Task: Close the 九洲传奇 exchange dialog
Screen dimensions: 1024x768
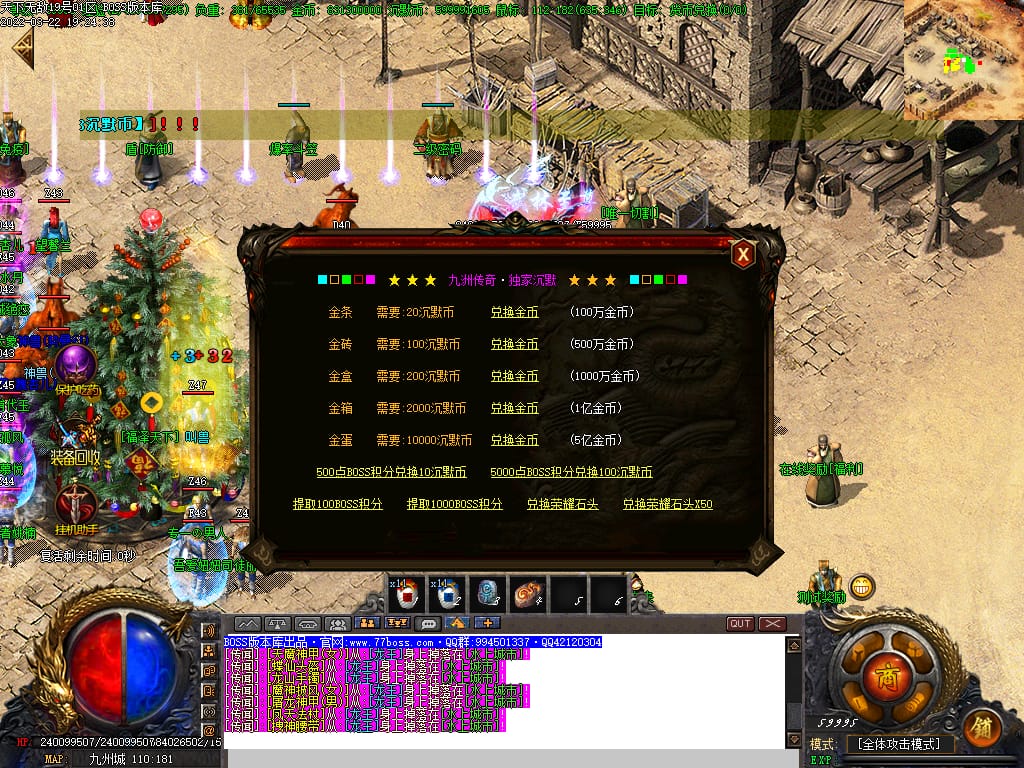Action: (743, 255)
